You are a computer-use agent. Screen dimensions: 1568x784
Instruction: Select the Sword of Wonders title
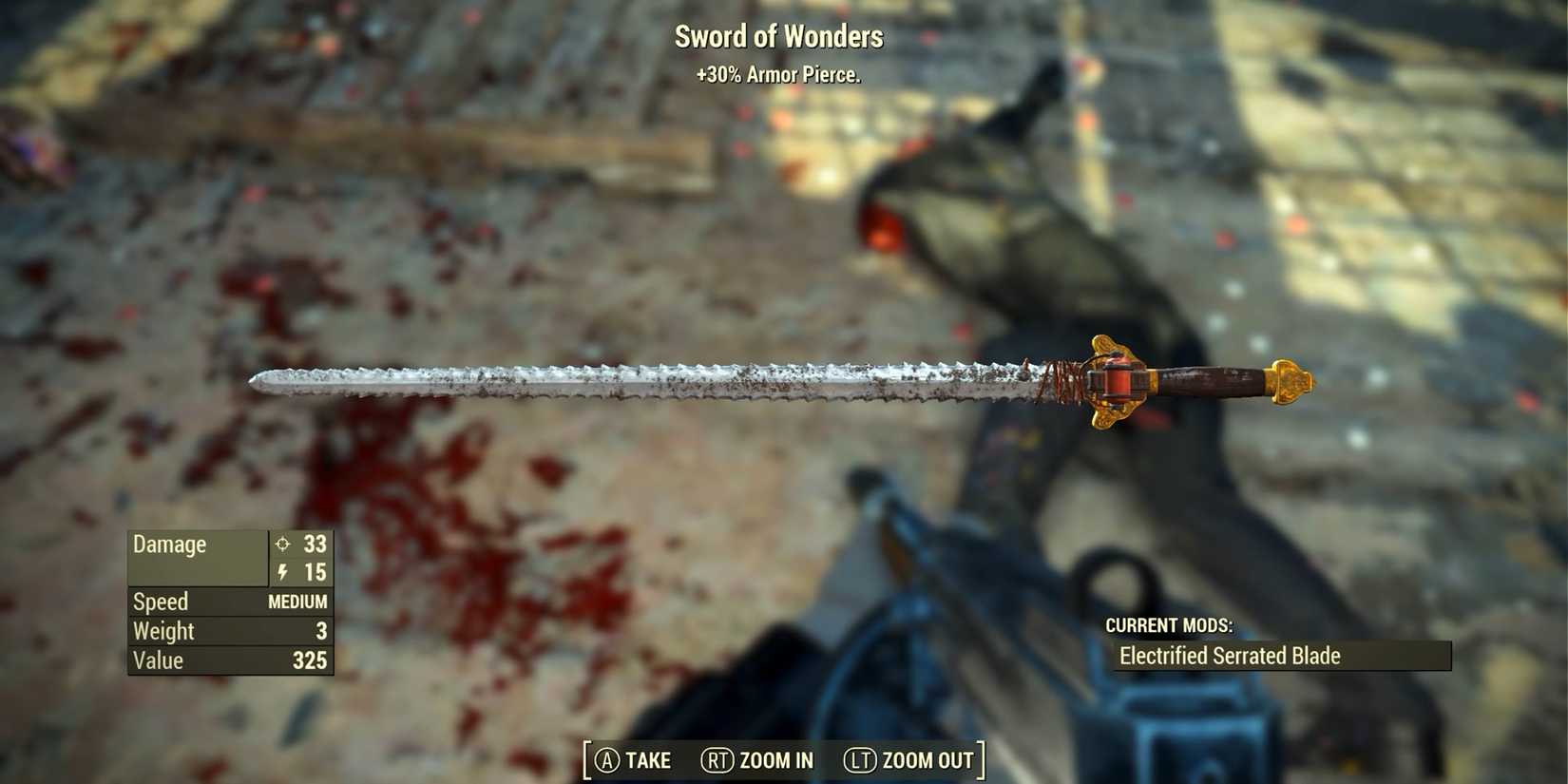click(x=779, y=36)
